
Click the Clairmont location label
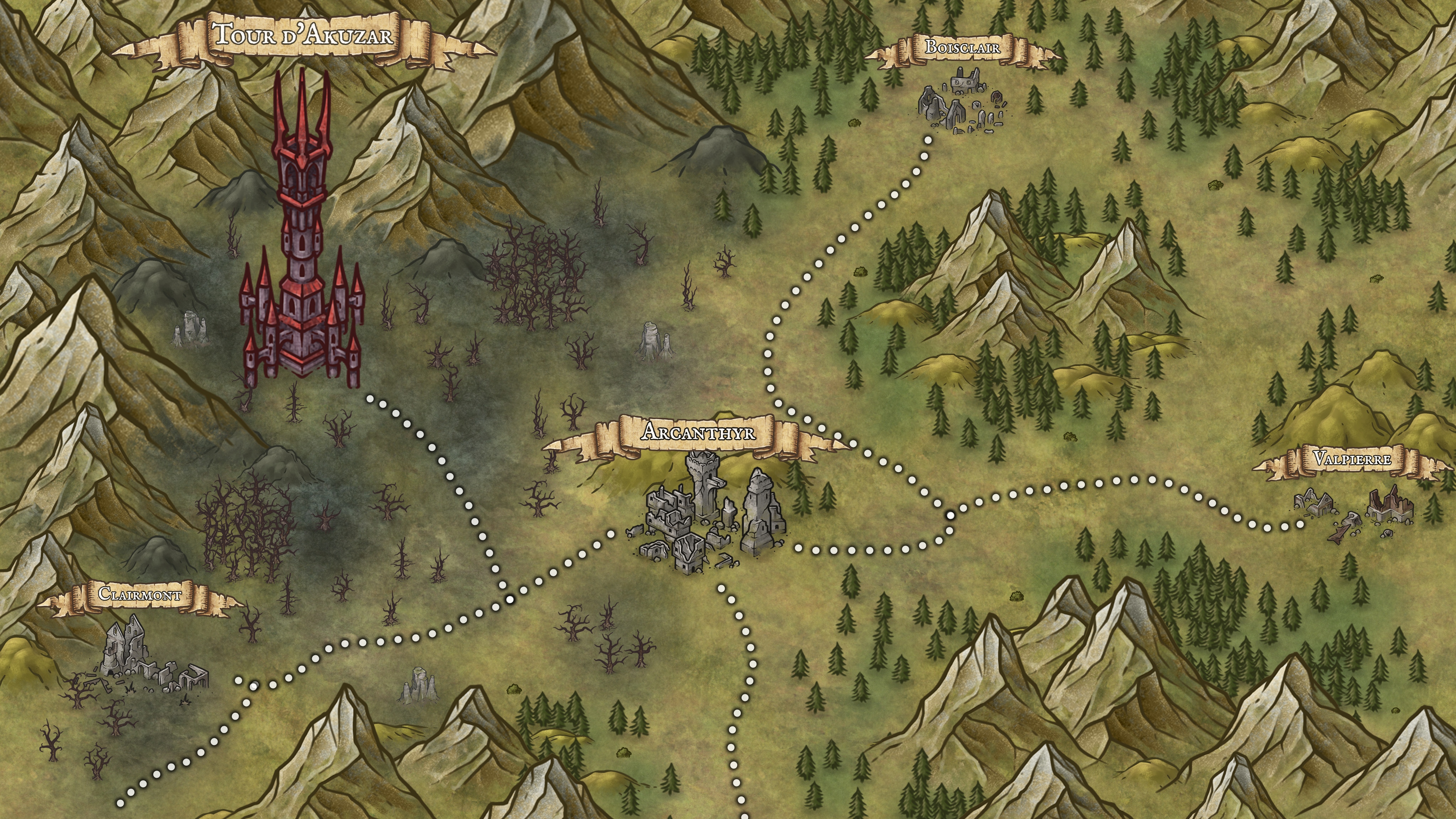tap(140, 595)
